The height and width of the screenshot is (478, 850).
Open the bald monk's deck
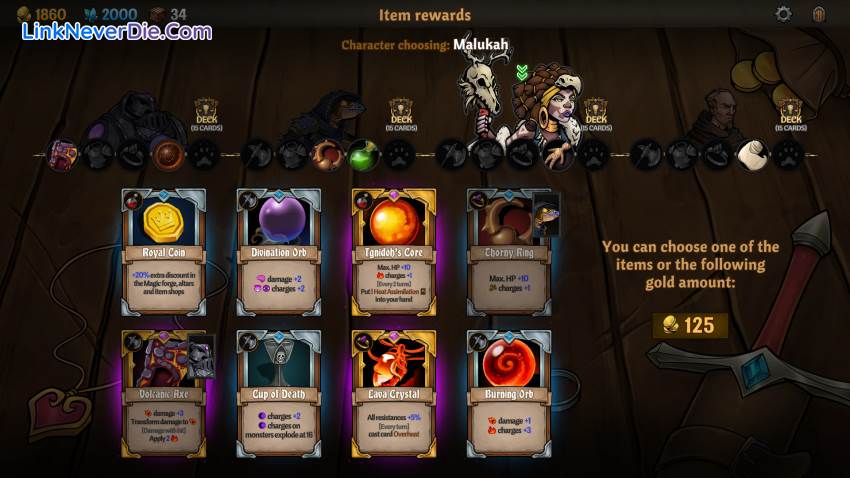[790, 113]
